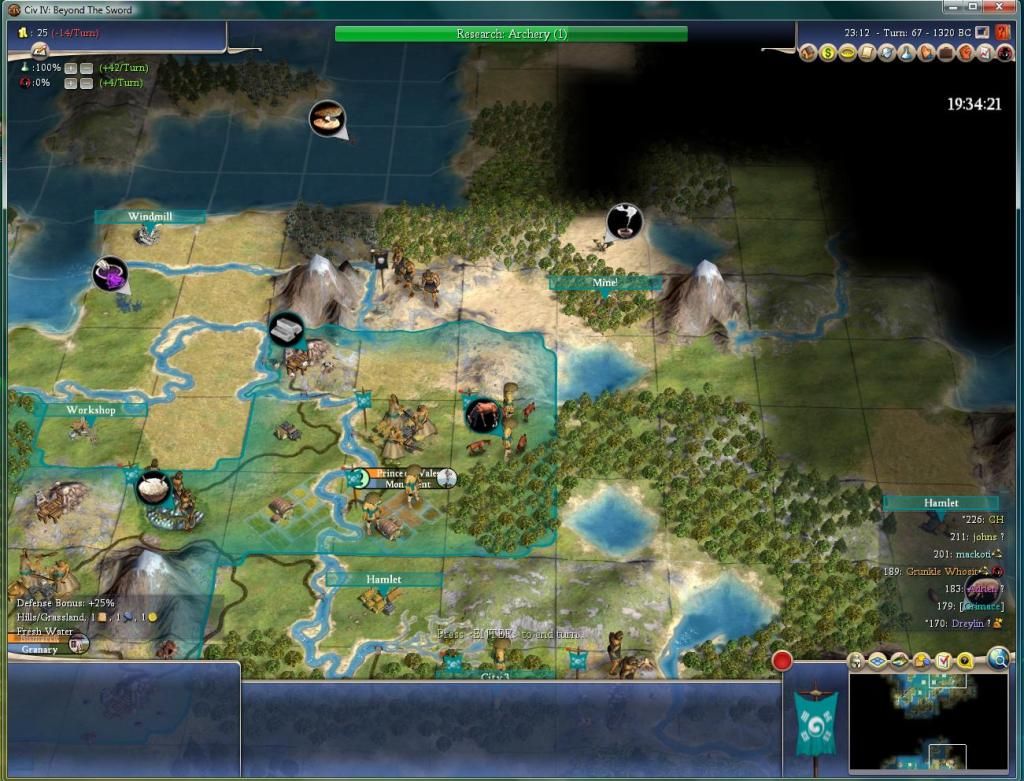Lower the espionage rate with its minus button
The image size is (1024, 781).
pos(87,82)
